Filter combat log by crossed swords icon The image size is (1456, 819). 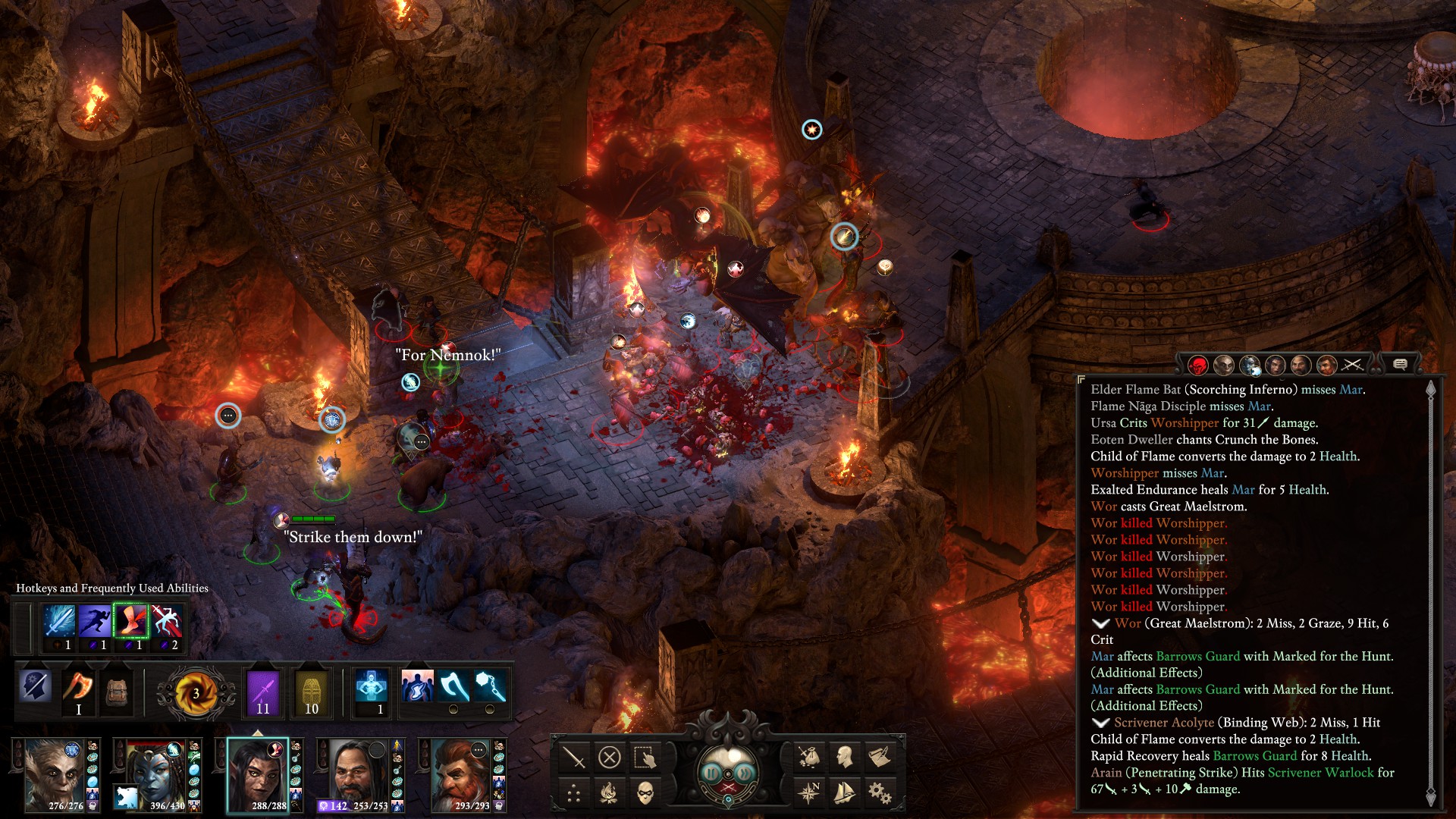(x=1352, y=365)
